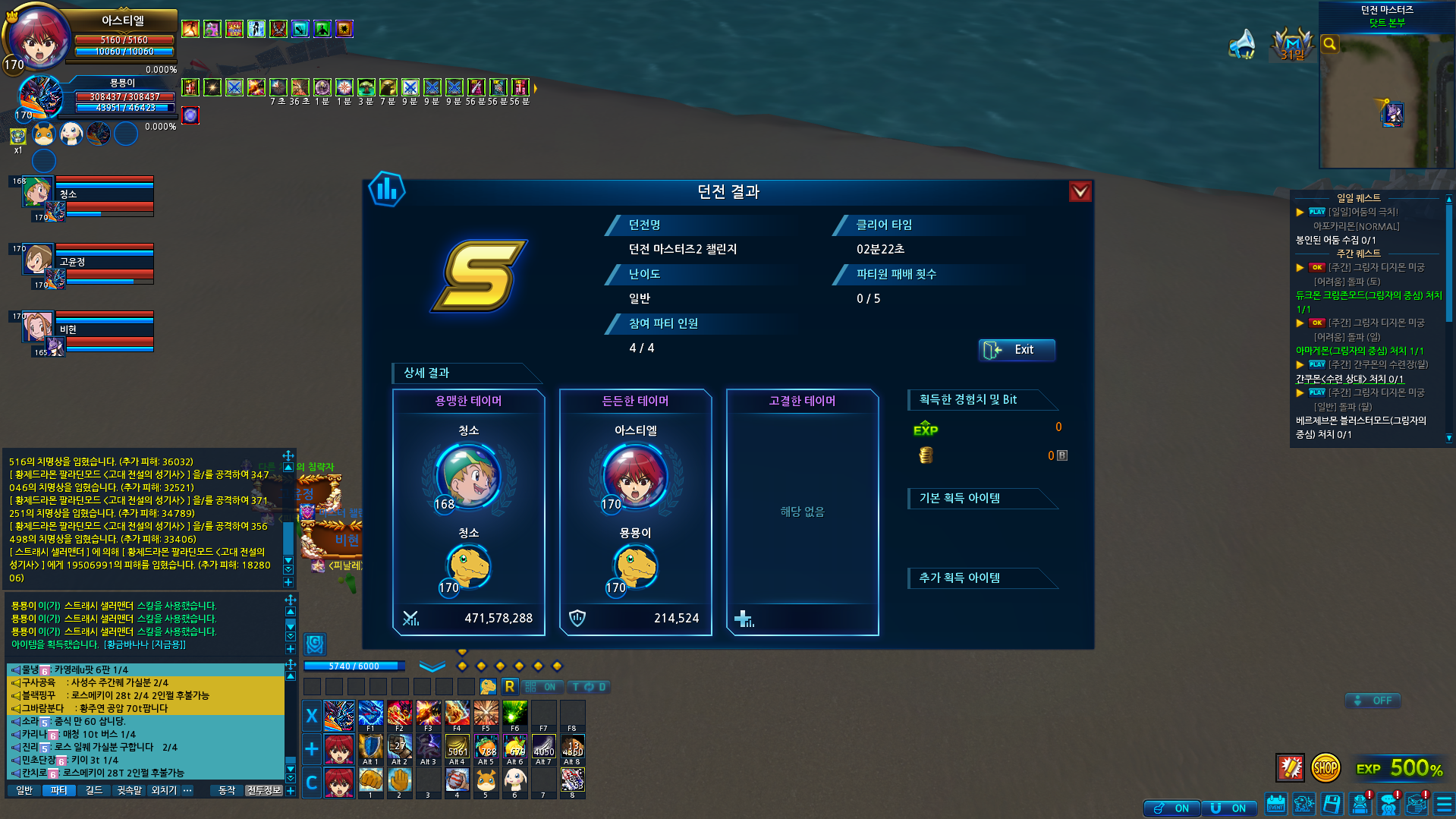Select the 파티 chat tab
Viewport: 1456px width, 819px height.
pyautogui.click(x=58, y=791)
